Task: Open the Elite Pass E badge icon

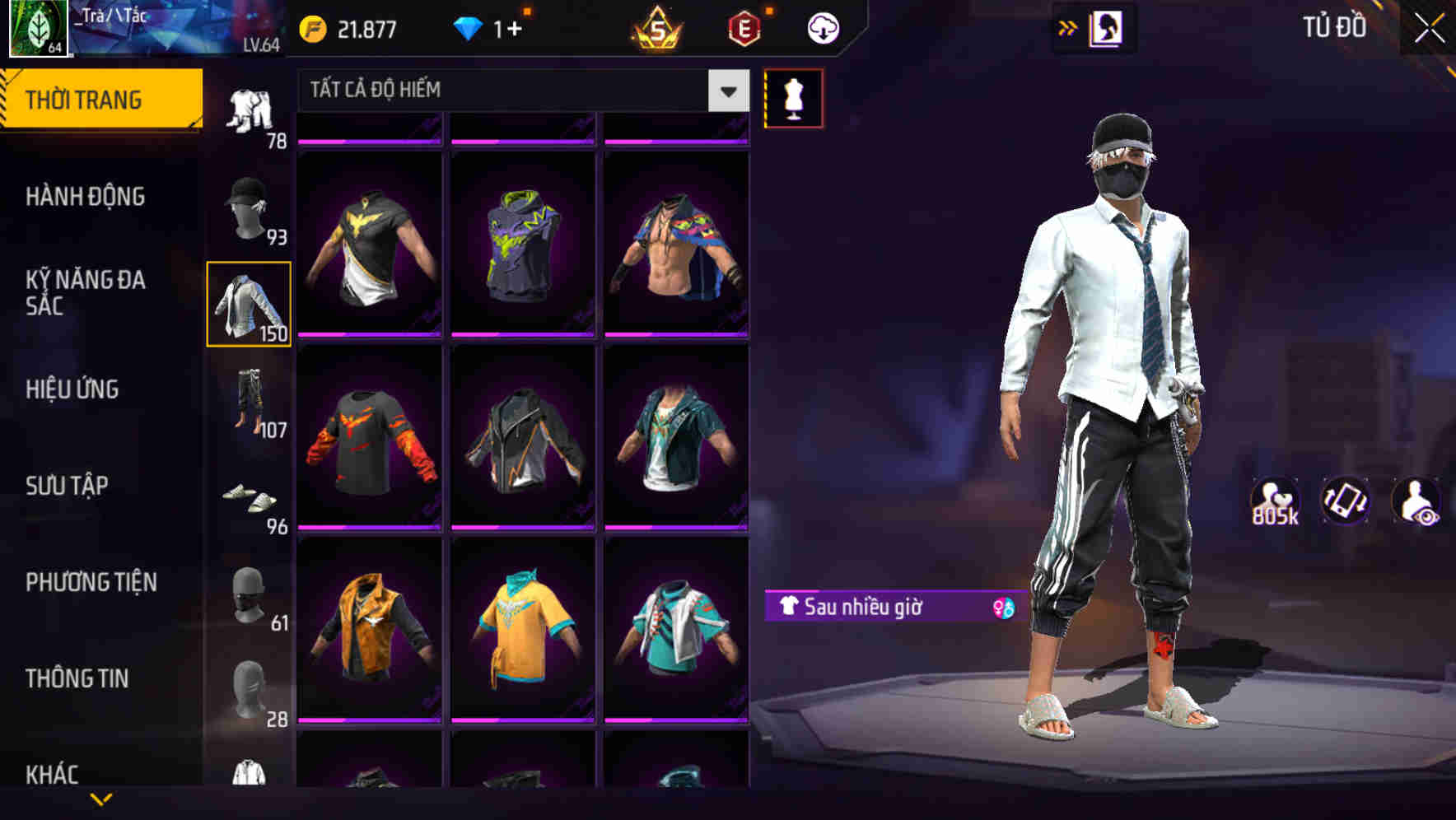Action: pos(743,27)
